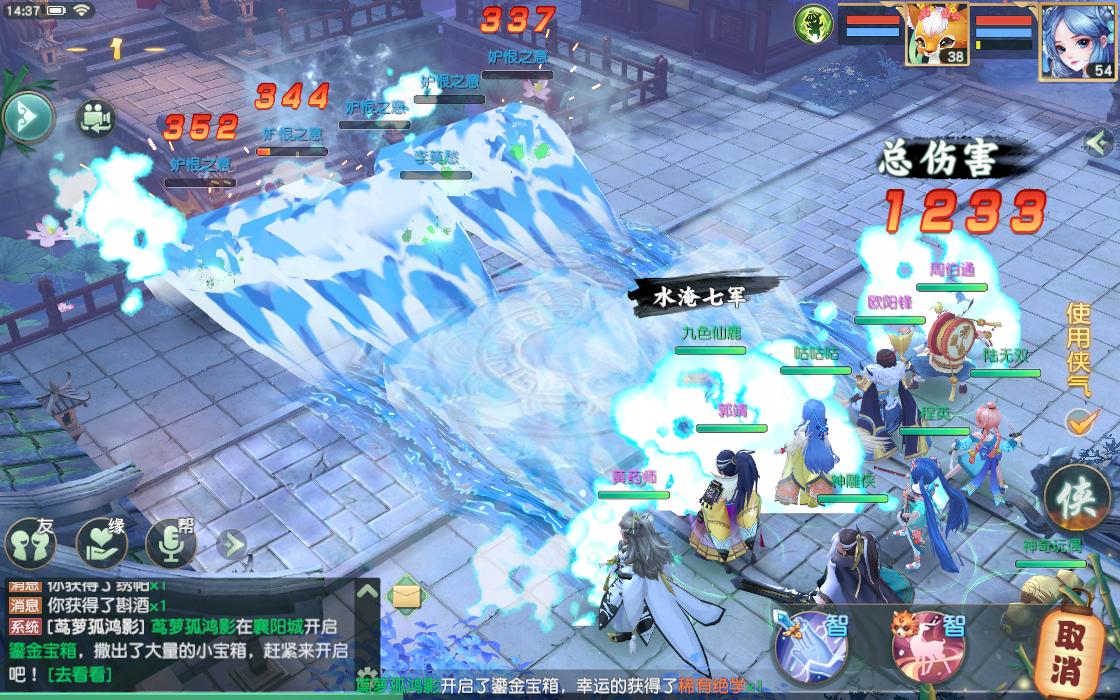Click the teal play arrow button
The height and width of the screenshot is (700, 1120).
(28, 118)
